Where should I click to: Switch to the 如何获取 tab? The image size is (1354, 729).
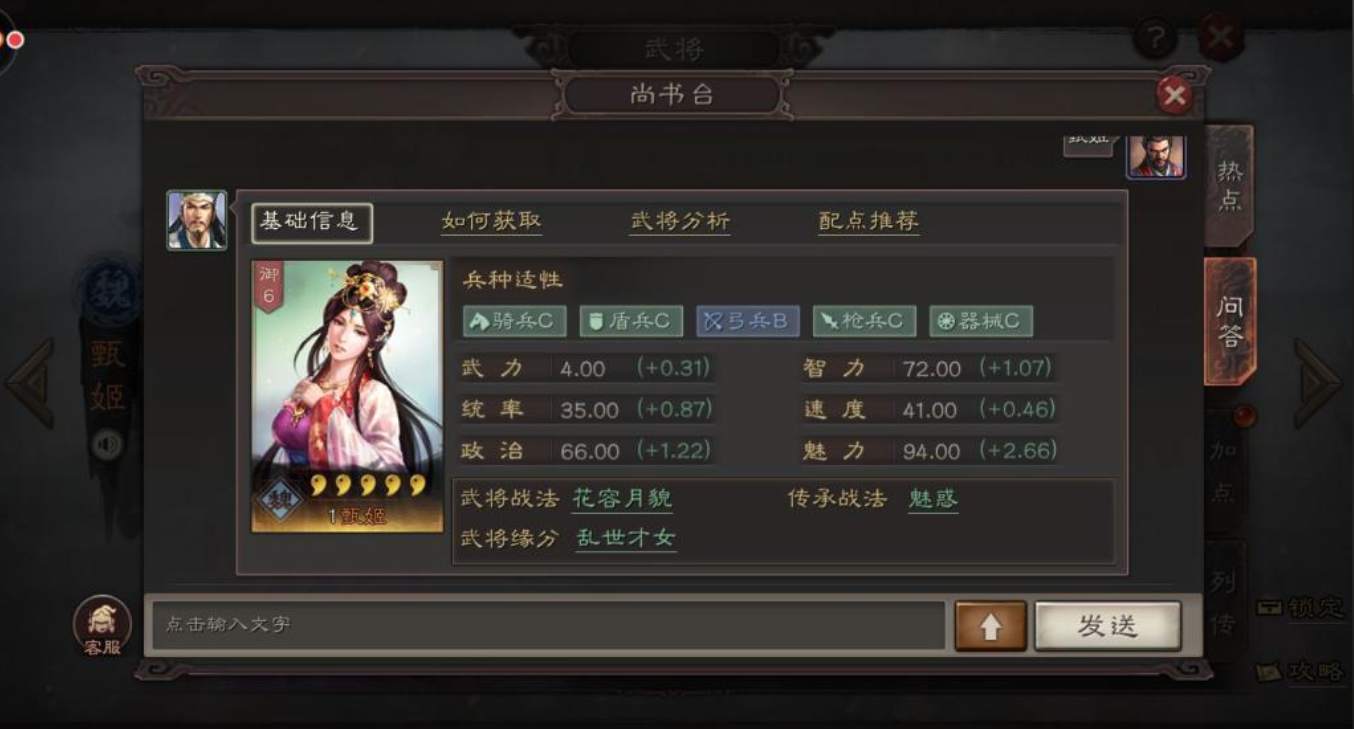[491, 222]
